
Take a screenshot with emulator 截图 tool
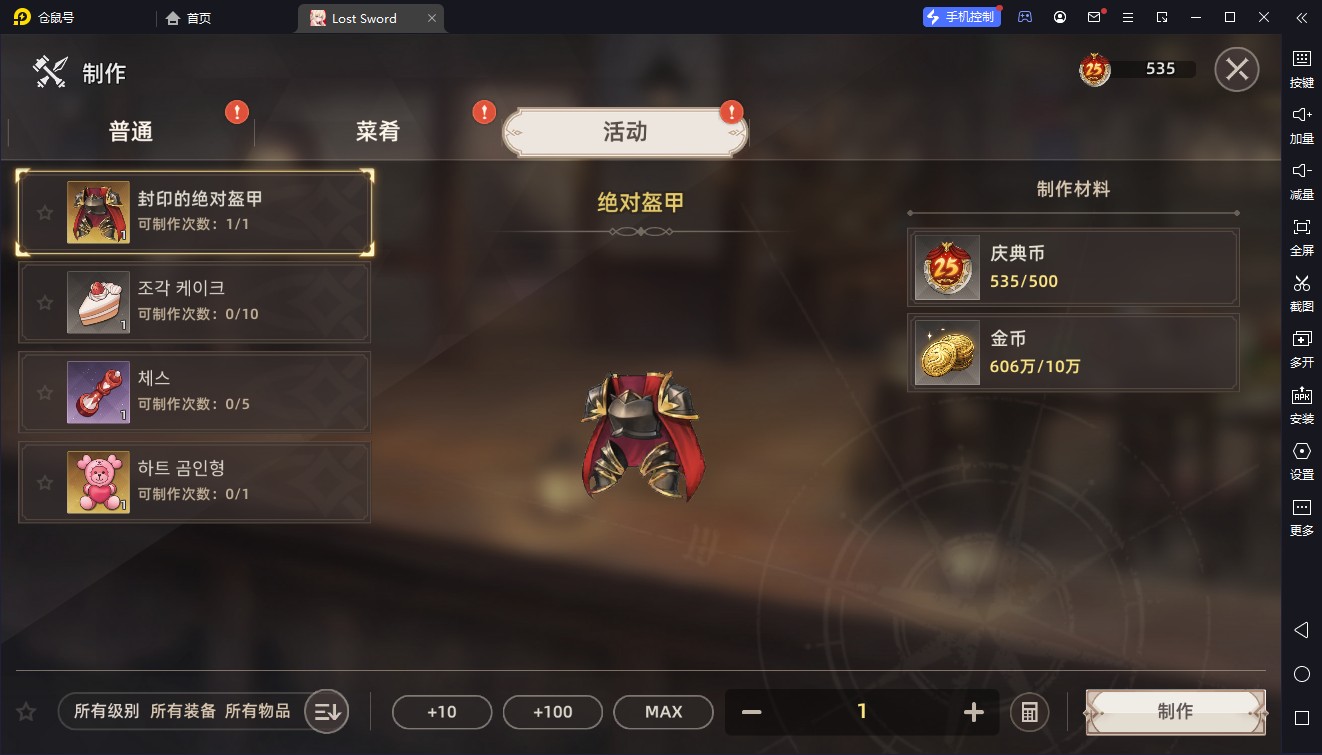(1301, 291)
